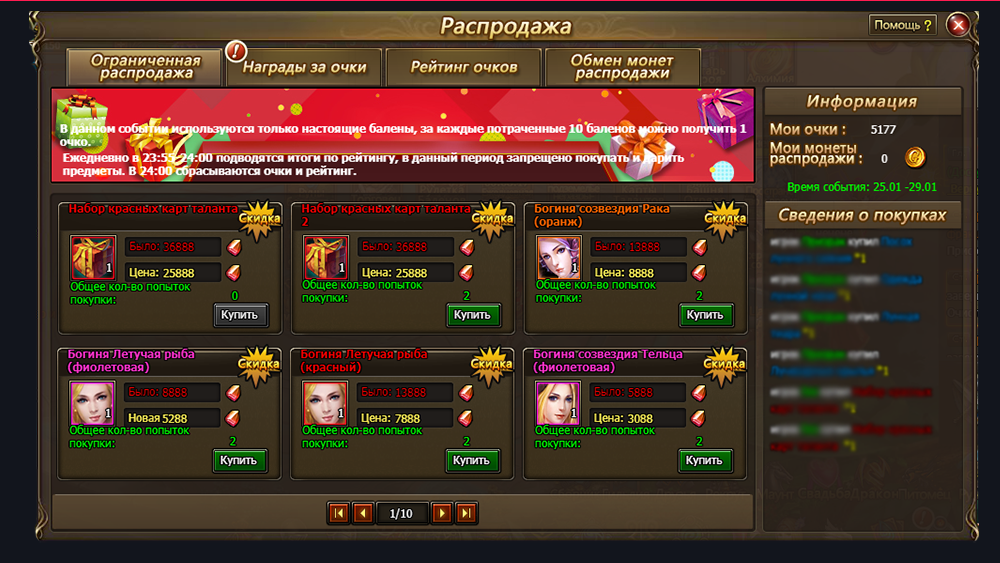Switch to the Награды за очки tab
The width and height of the screenshot is (1000, 563).
click(304, 68)
